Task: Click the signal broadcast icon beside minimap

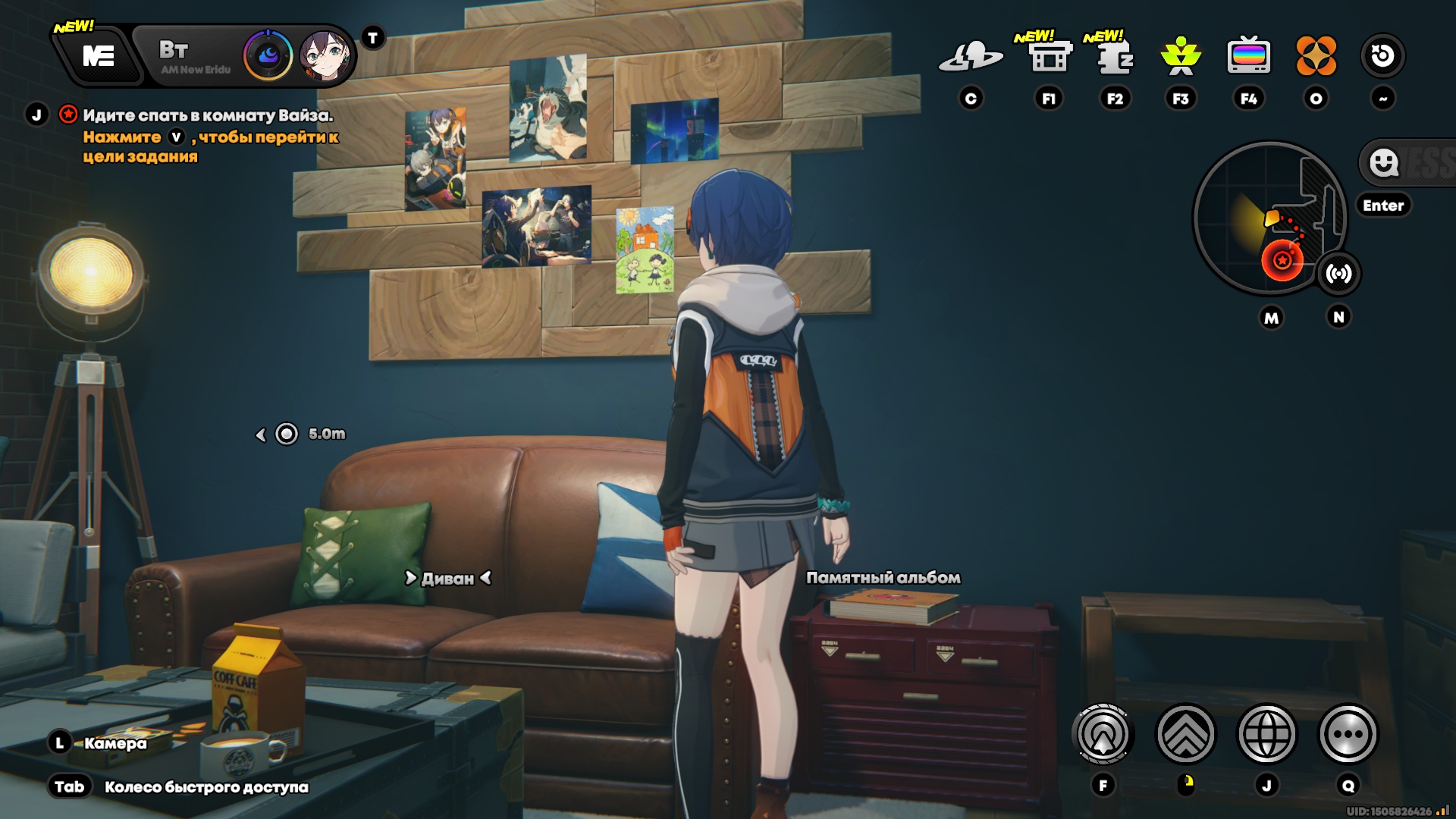Action: pos(1338,274)
